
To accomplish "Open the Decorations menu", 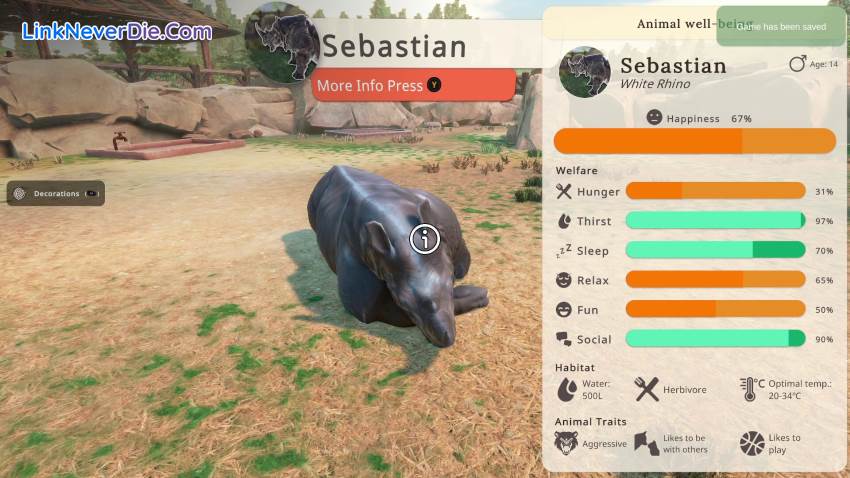I will (x=55, y=193).
